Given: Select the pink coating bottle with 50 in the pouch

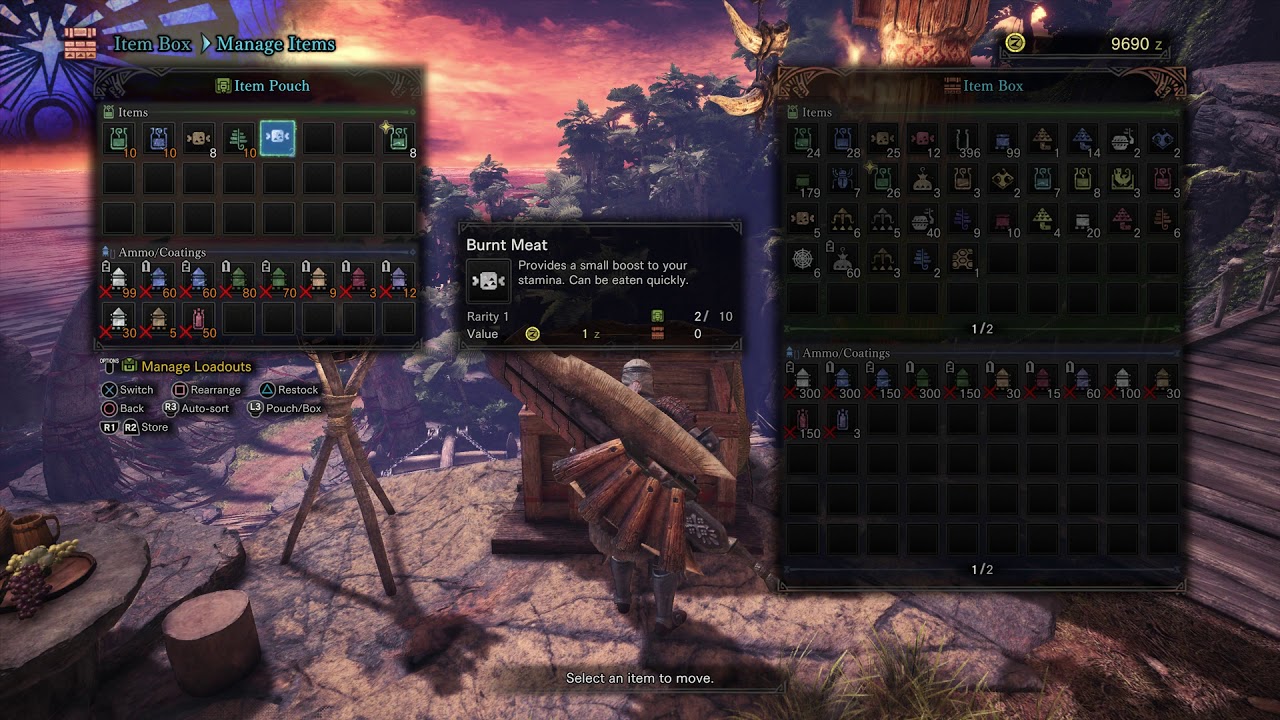Looking at the screenshot, I should [x=198, y=319].
